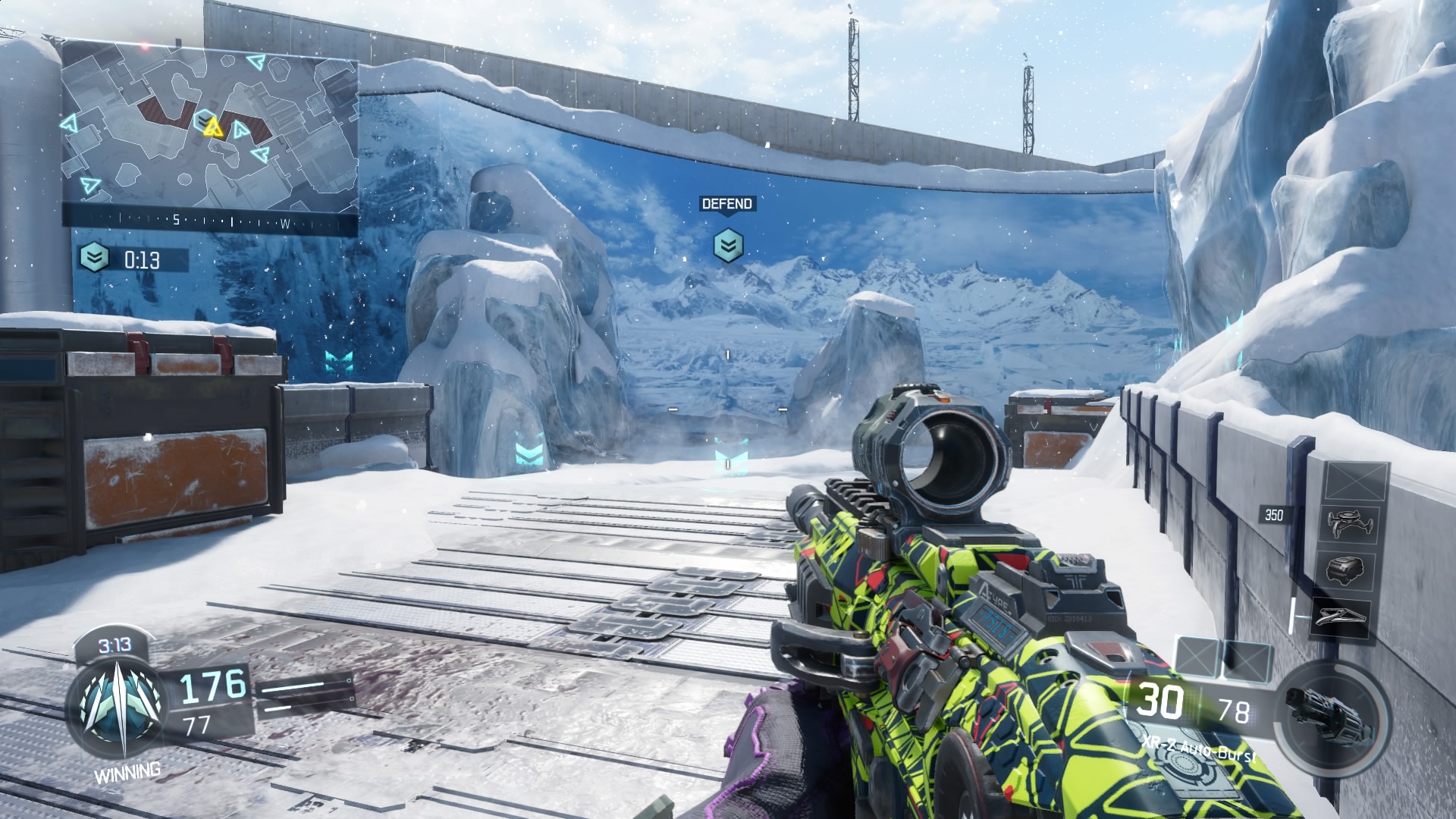This screenshot has height=819, width=1456.
Task: Expand the downward chevrons under the DEFEND label
Action: point(726,245)
